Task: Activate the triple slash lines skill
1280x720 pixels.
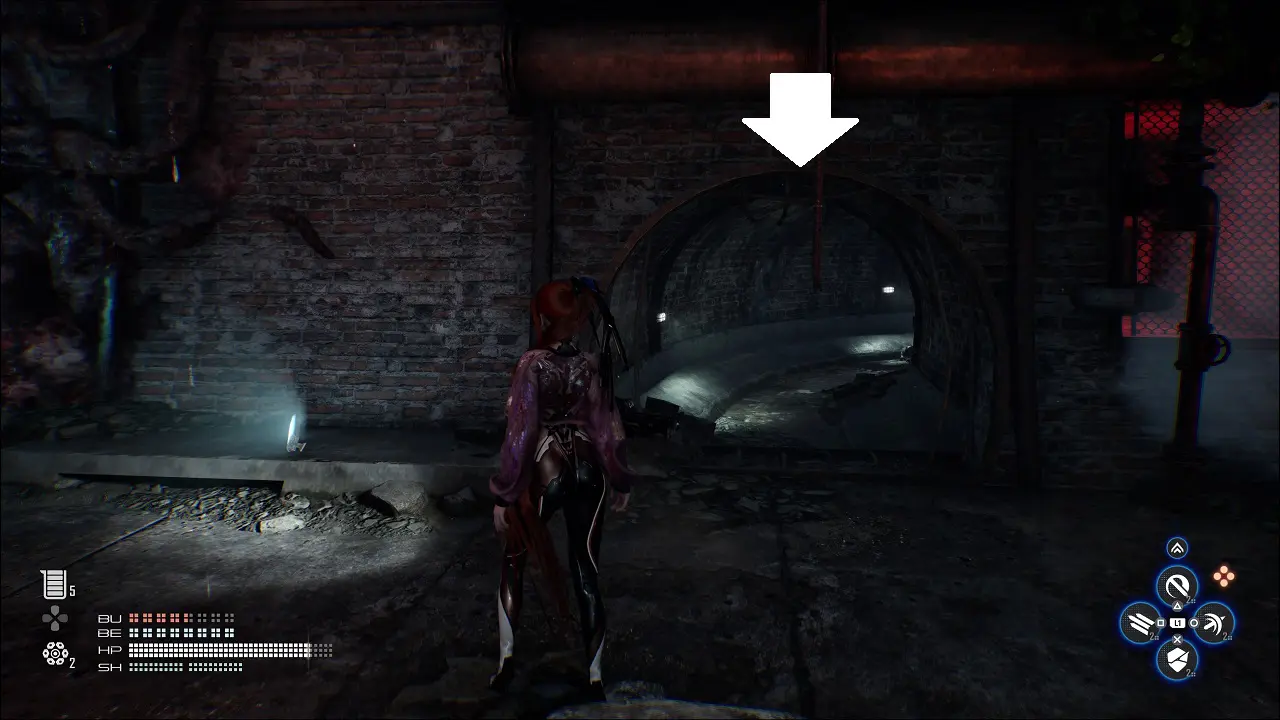Action: point(1140,623)
